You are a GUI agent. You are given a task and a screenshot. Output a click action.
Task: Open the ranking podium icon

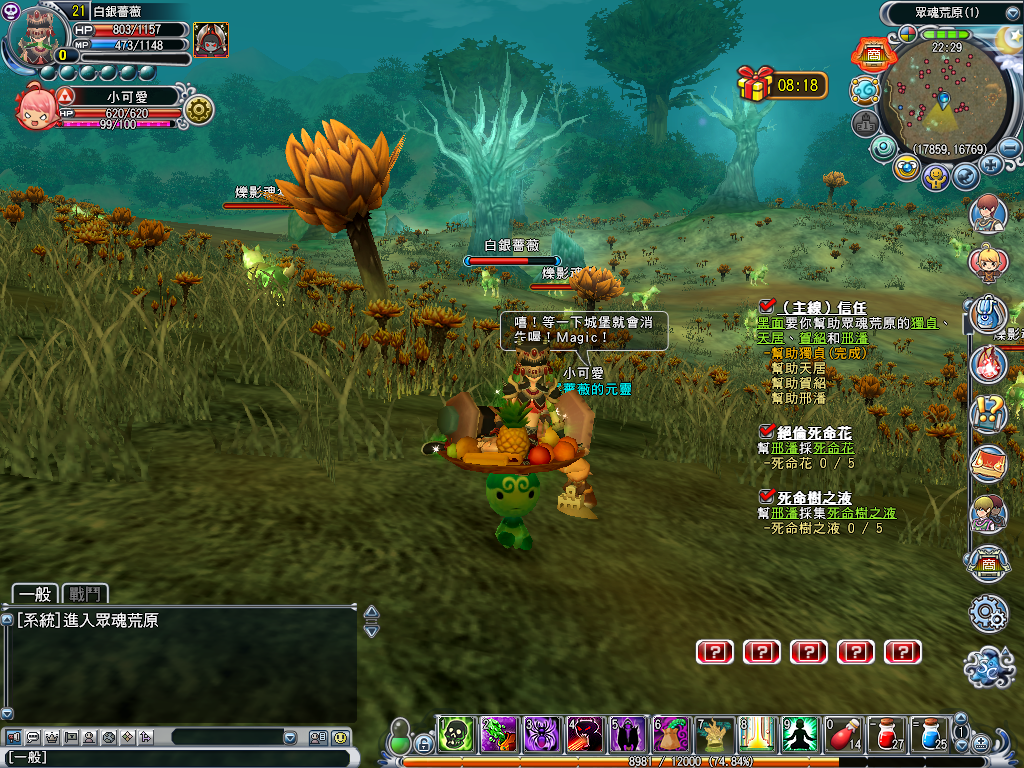(865, 123)
